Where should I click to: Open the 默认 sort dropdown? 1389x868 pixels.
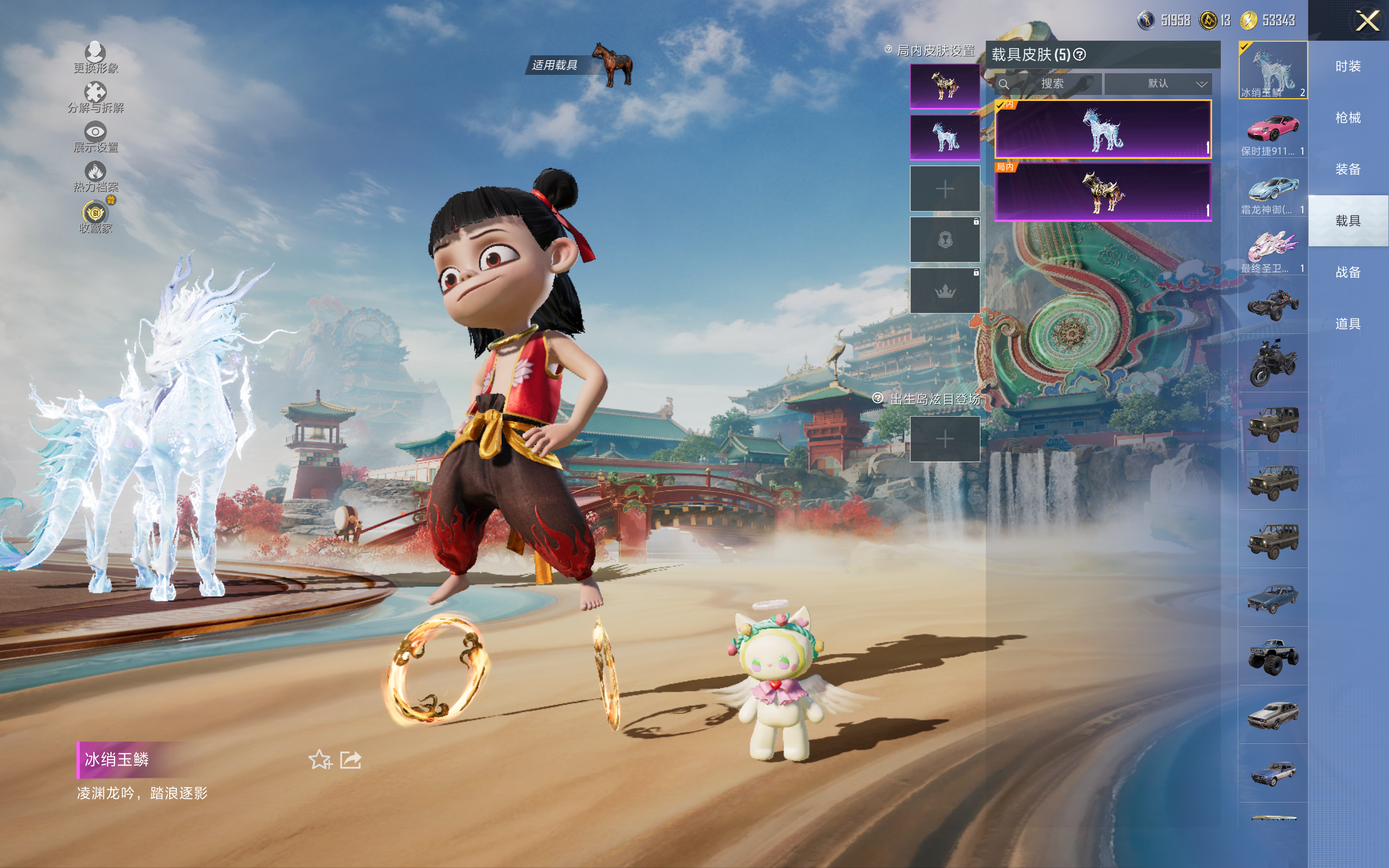coord(1158,84)
